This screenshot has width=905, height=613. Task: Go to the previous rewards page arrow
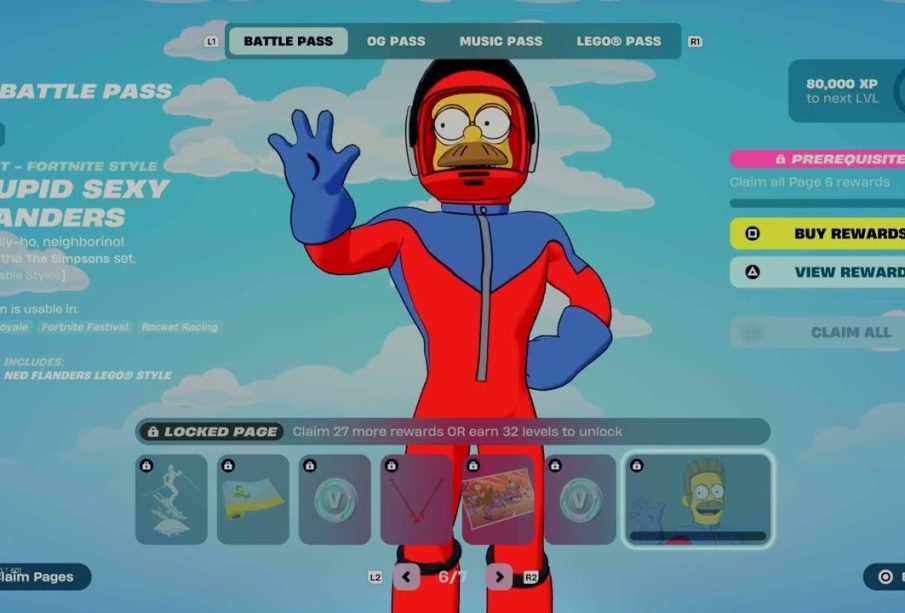(406, 577)
